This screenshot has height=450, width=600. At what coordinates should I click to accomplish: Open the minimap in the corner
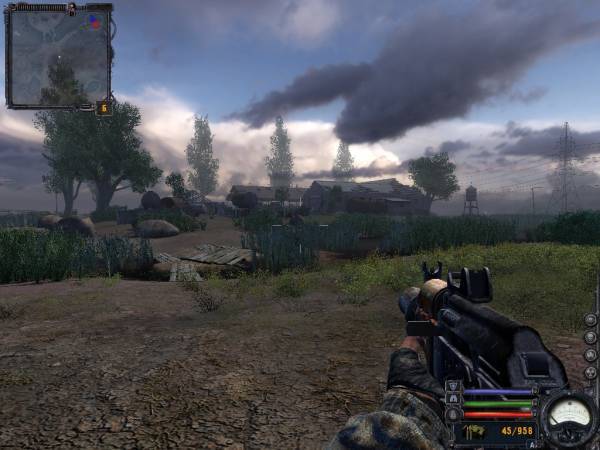[x=58, y=56]
